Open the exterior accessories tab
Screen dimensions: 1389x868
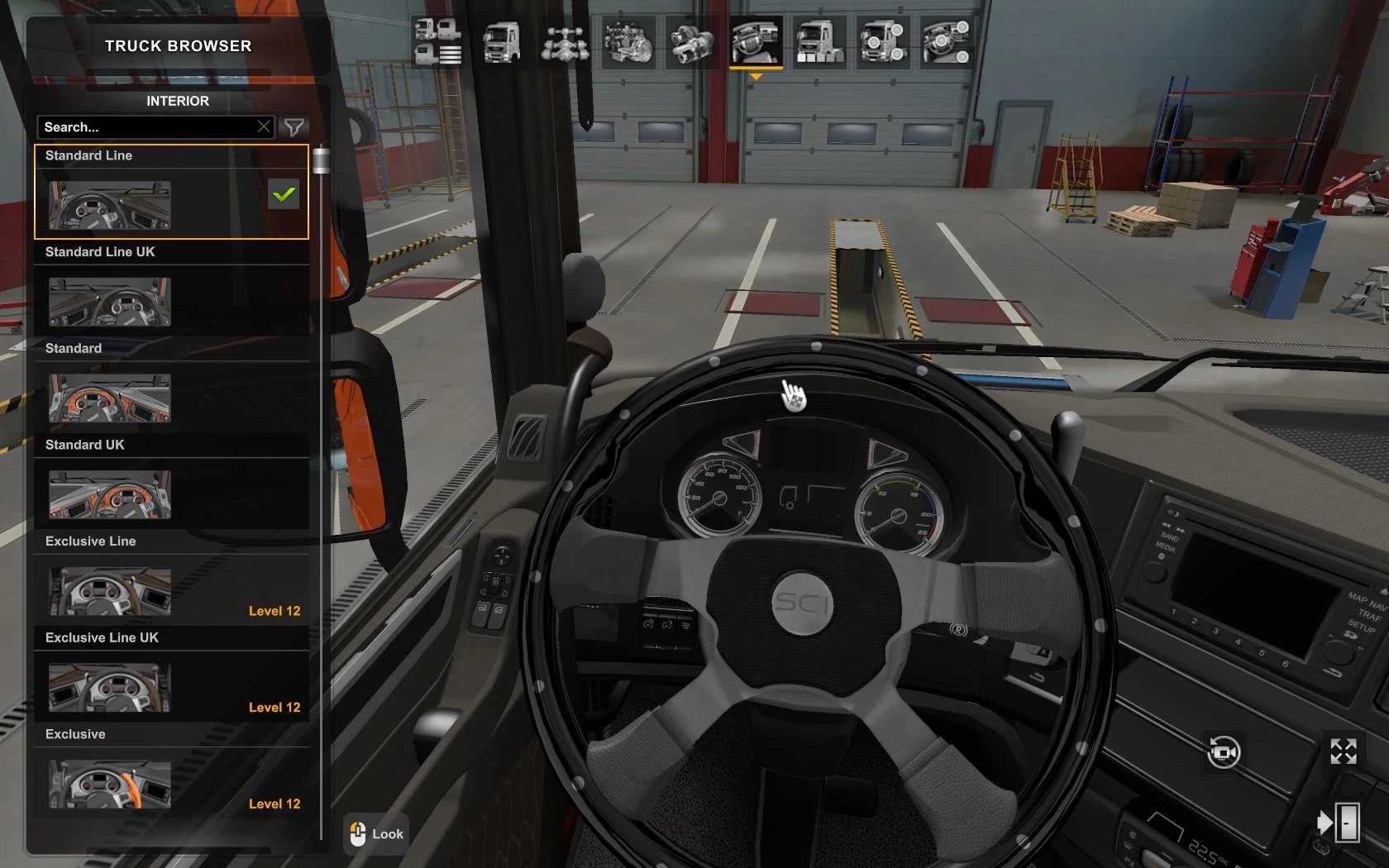[x=882, y=41]
